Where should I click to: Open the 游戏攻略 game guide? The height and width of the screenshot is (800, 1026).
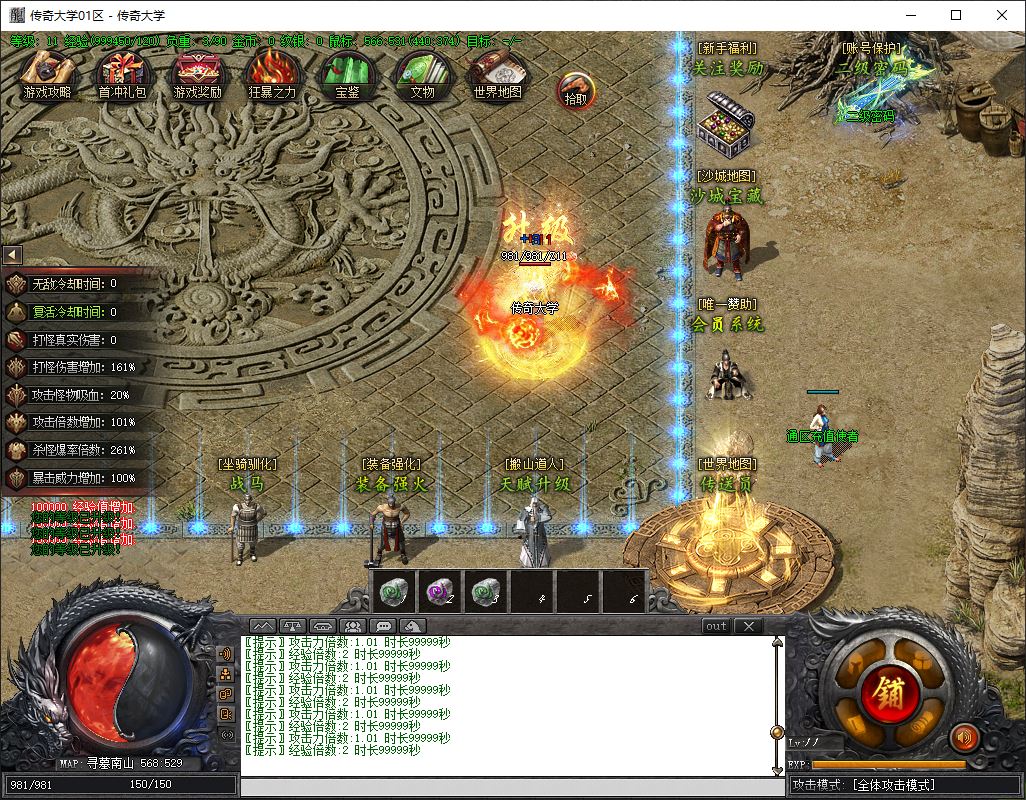click(47, 75)
